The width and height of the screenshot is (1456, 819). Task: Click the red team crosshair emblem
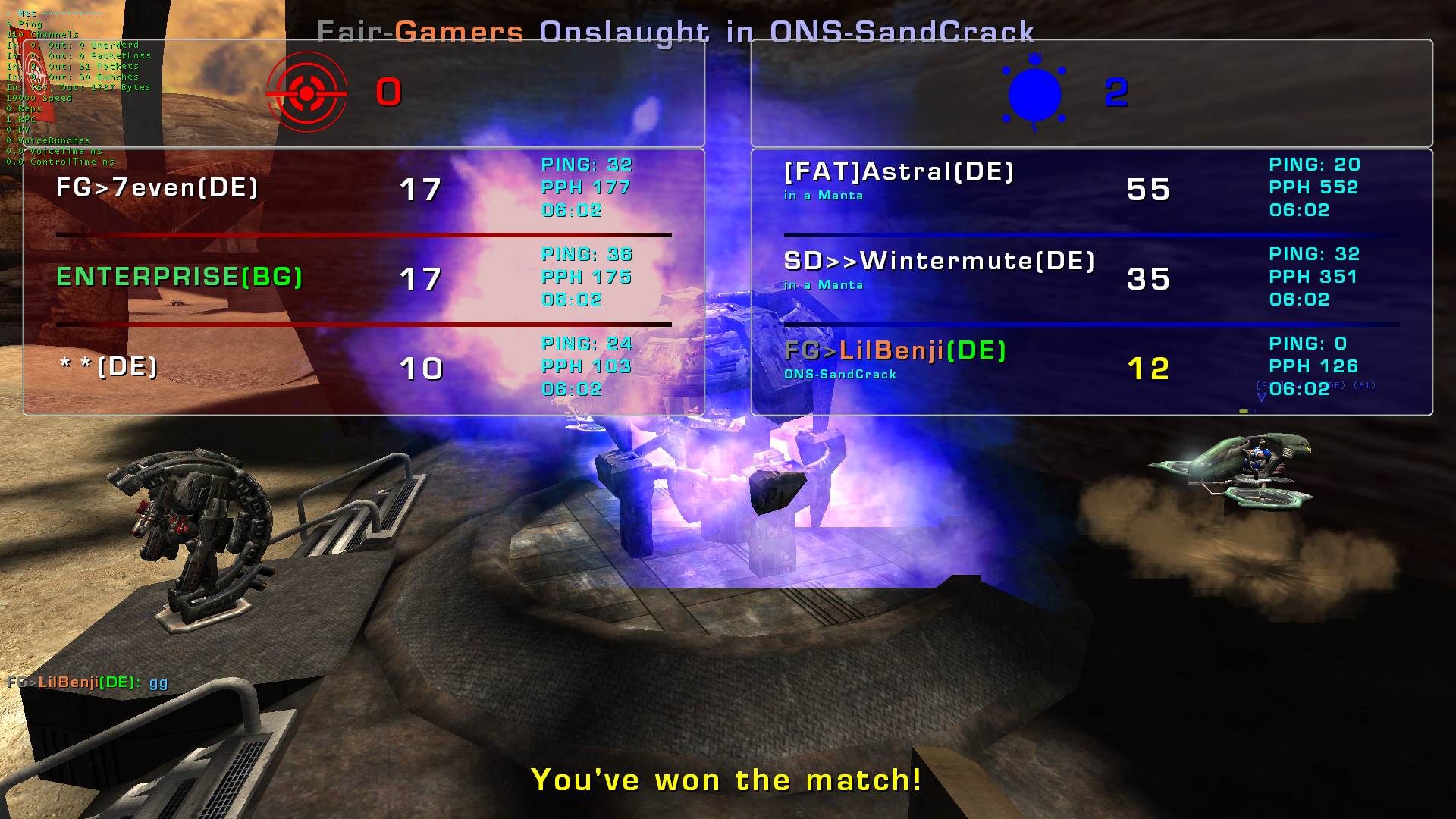coord(306,93)
